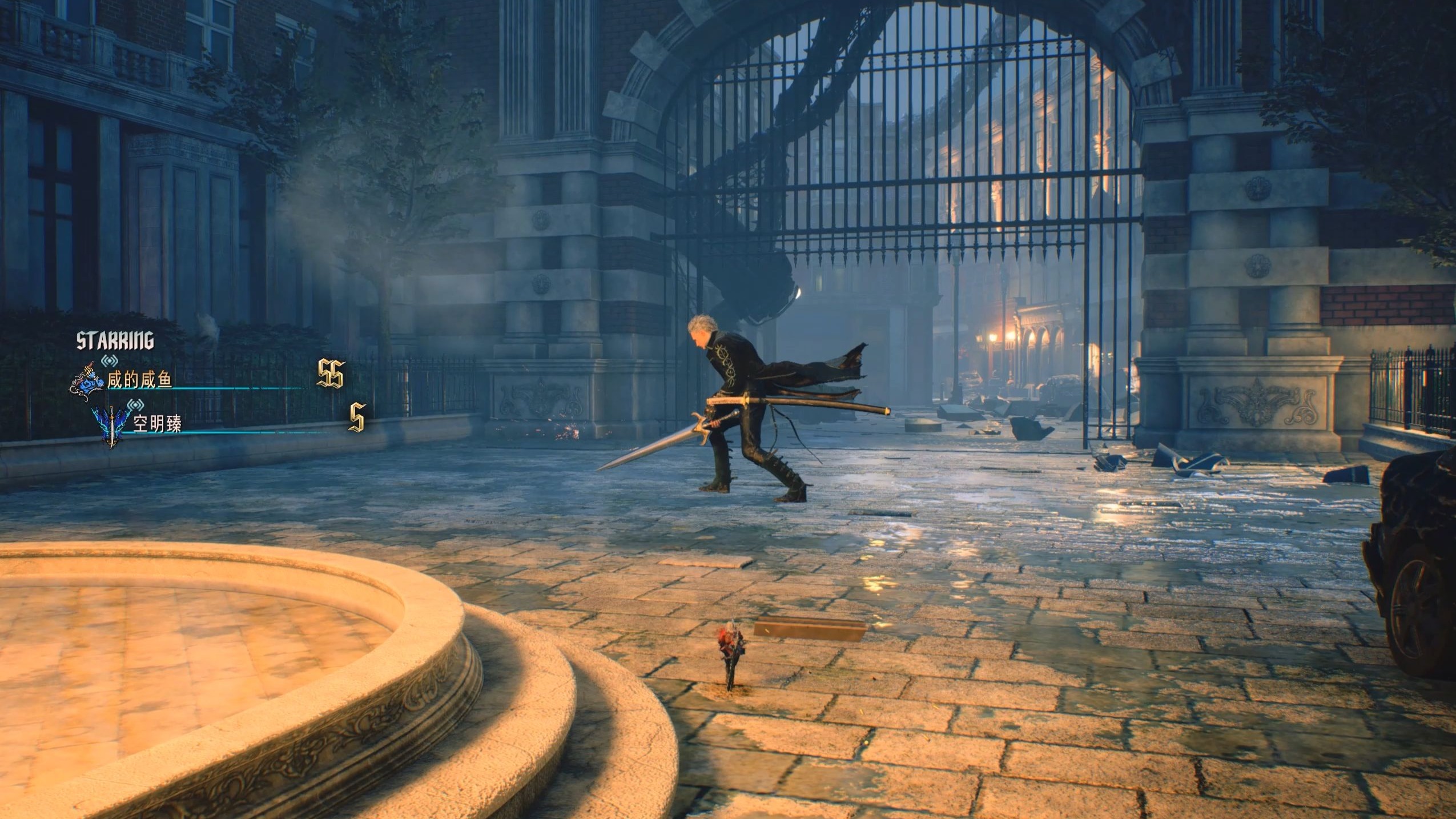Click the character emblem beside 咸的咸鱼
The width and height of the screenshot is (1456, 819).
point(87,378)
